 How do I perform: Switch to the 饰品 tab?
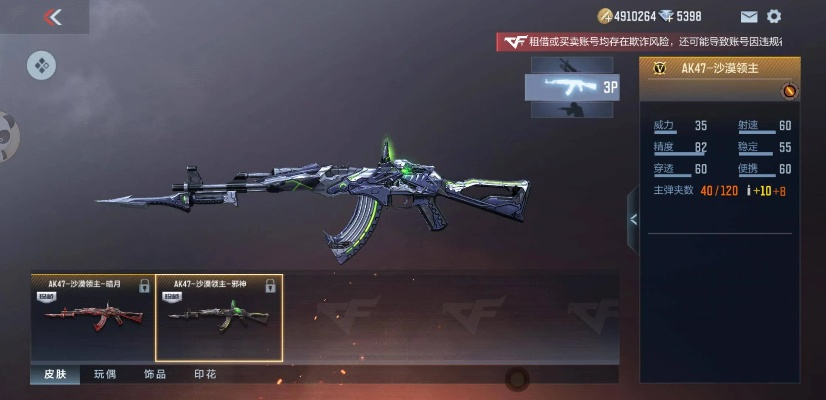coord(155,374)
